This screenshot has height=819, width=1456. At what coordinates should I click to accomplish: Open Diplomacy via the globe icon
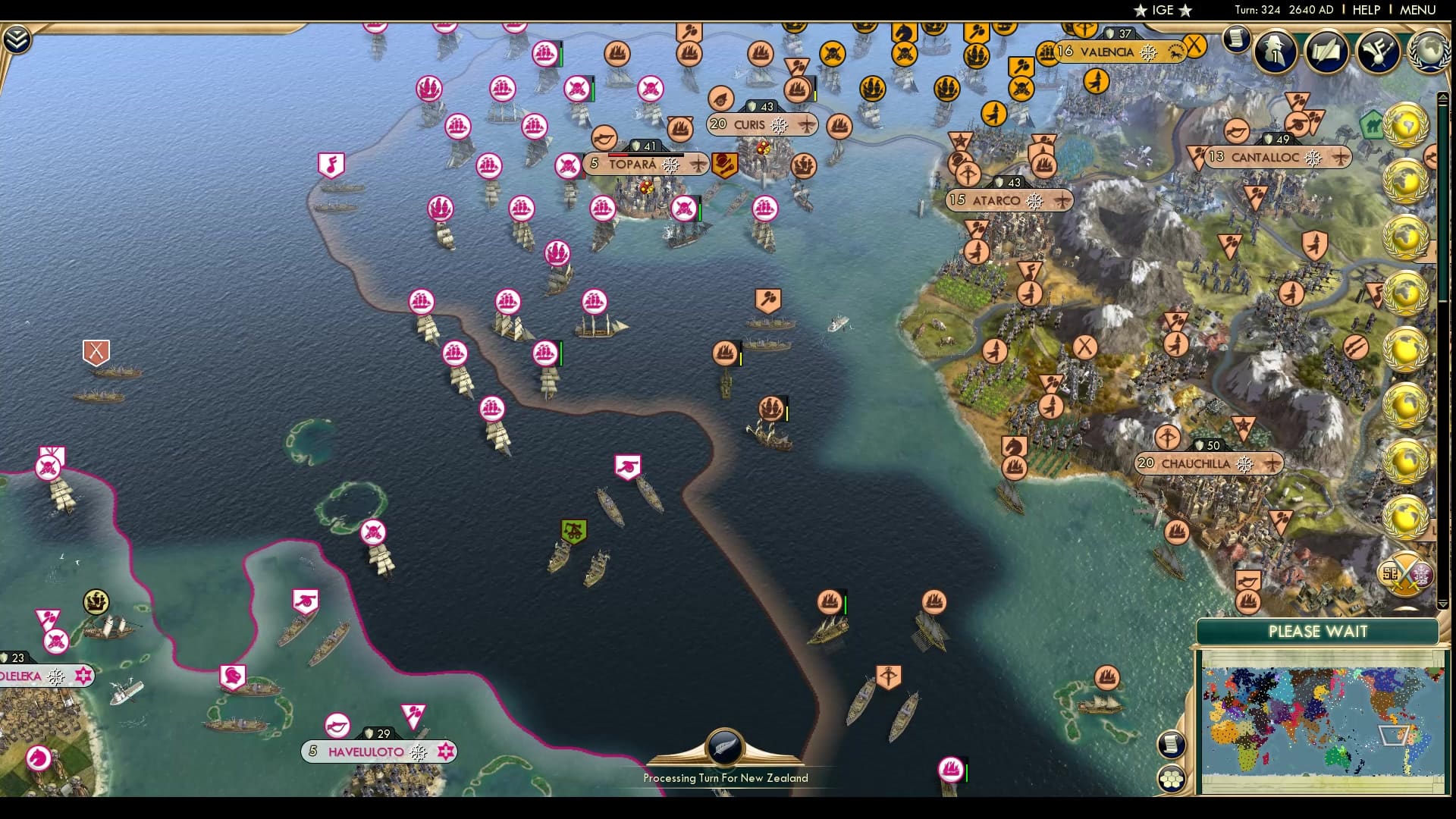click(x=1429, y=52)
